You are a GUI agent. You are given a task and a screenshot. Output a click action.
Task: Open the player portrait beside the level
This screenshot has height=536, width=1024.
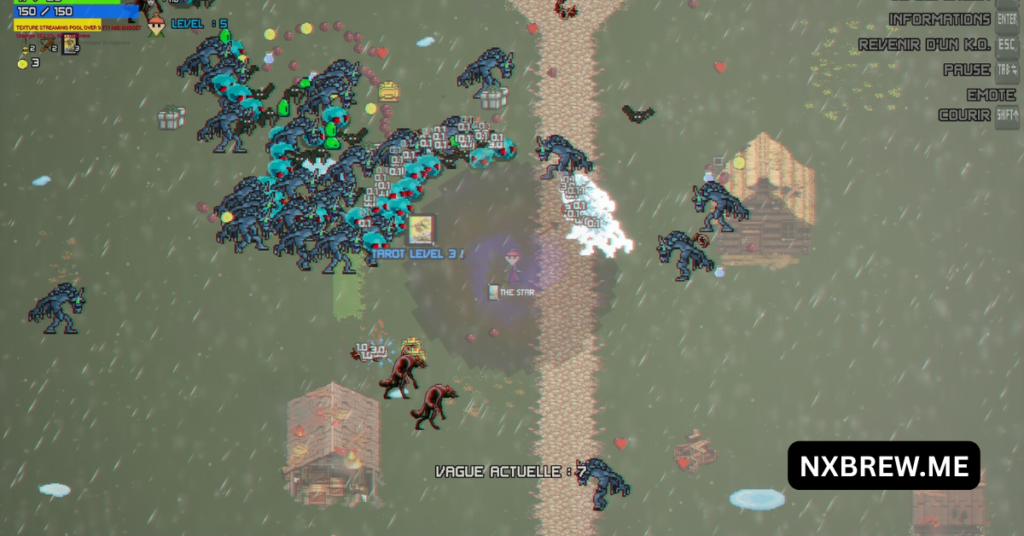[156, 25]
